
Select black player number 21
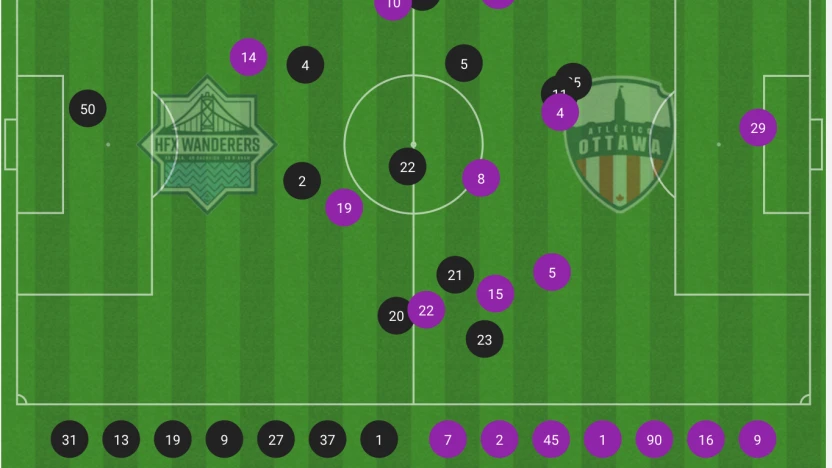pos(455,275)
